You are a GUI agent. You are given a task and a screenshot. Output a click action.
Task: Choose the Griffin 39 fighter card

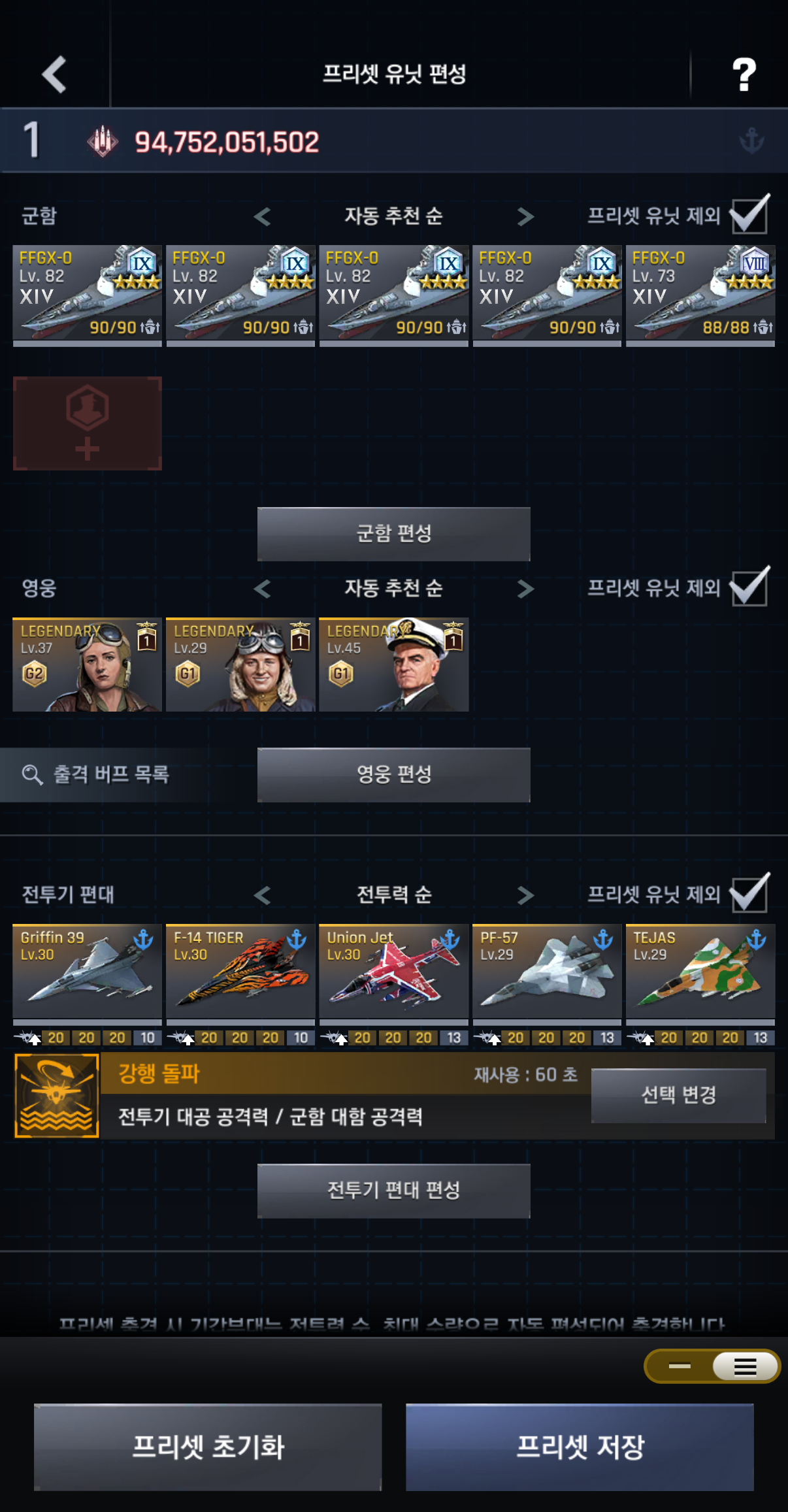88,972
